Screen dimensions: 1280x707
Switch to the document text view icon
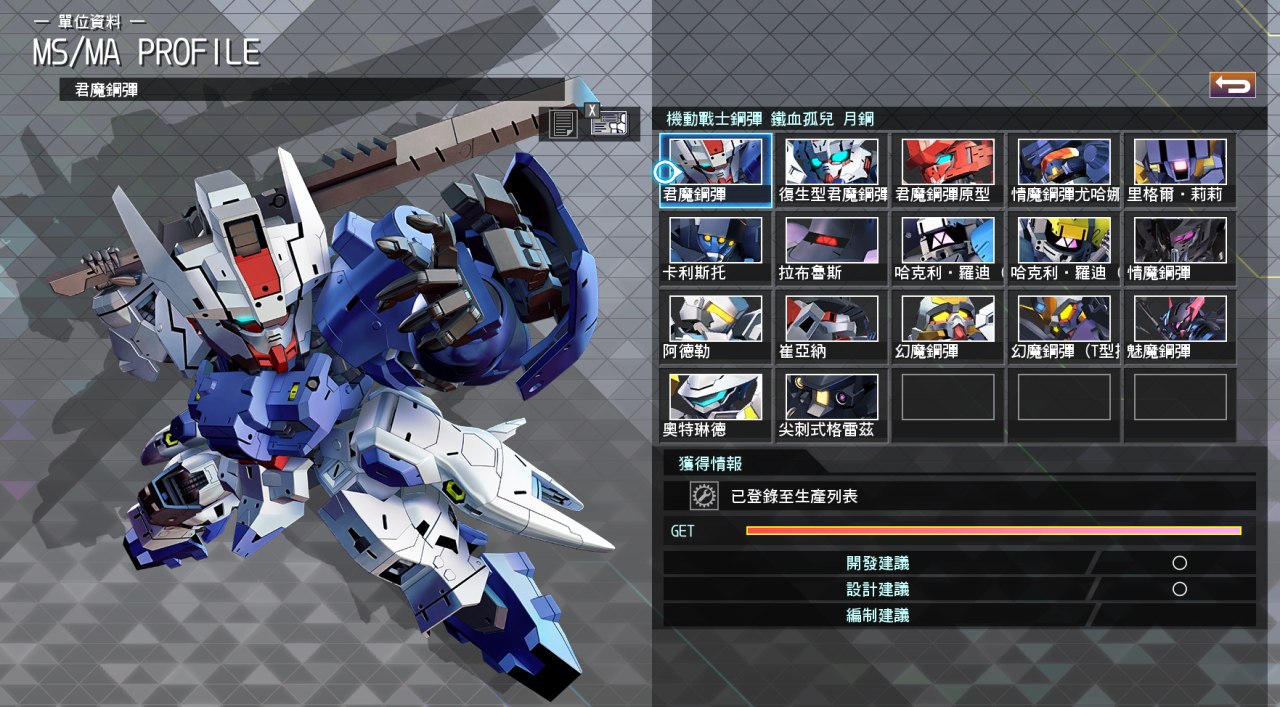[563, 124]
